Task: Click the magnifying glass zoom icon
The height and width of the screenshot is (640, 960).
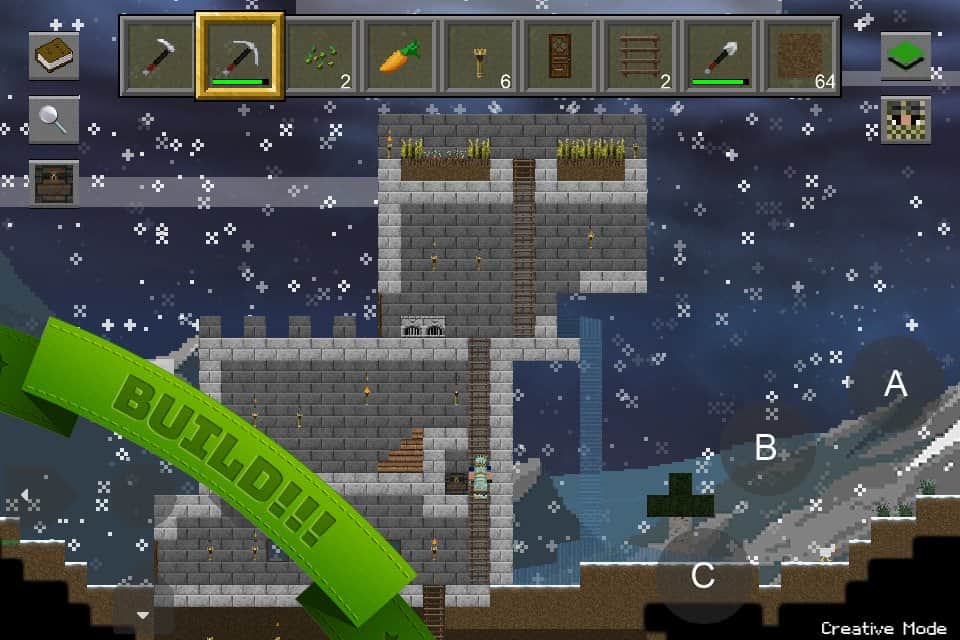Action: pyautogui.click(x=53, y=120)
